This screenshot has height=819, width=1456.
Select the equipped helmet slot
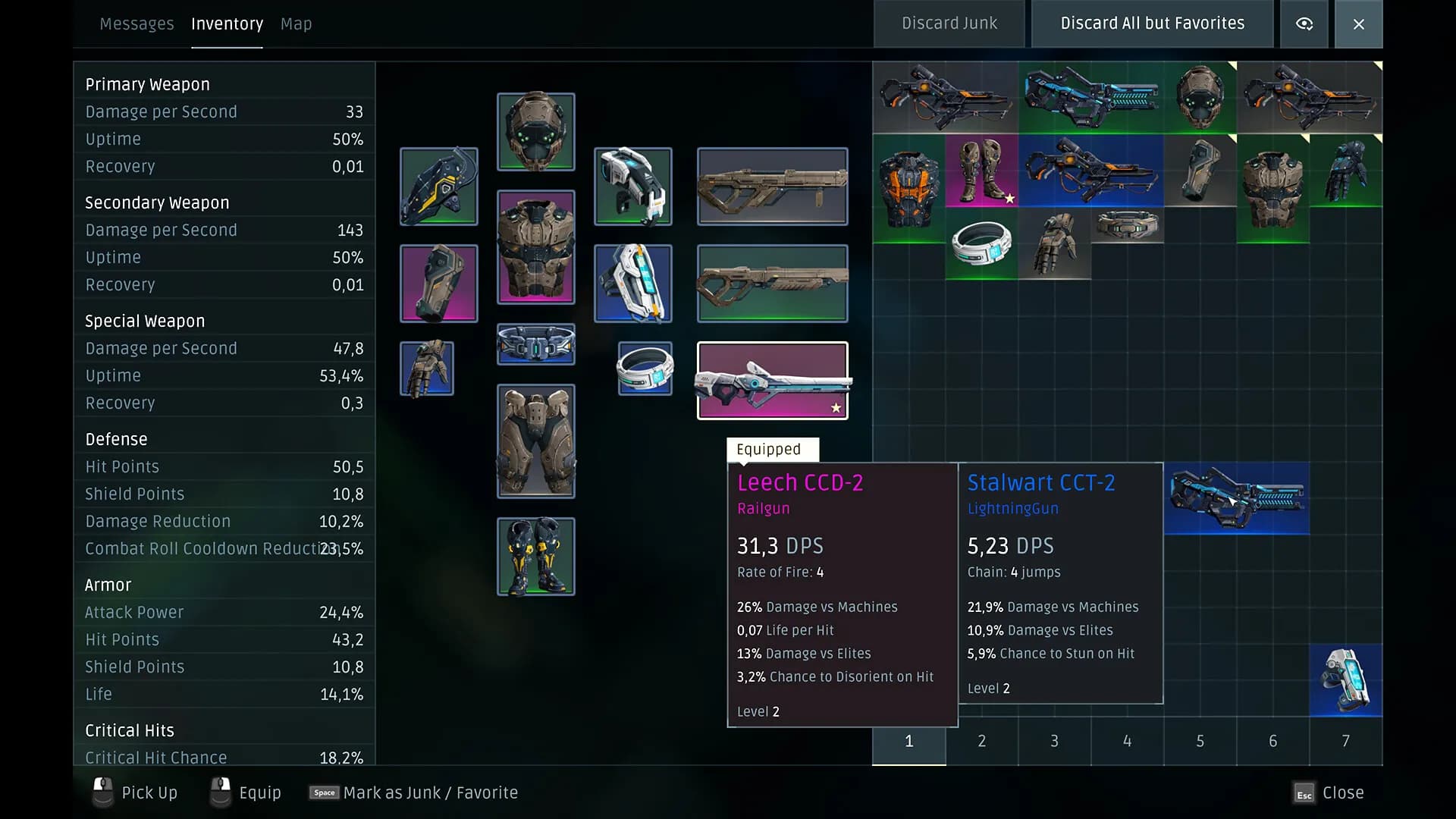click(x=535, y=131)
